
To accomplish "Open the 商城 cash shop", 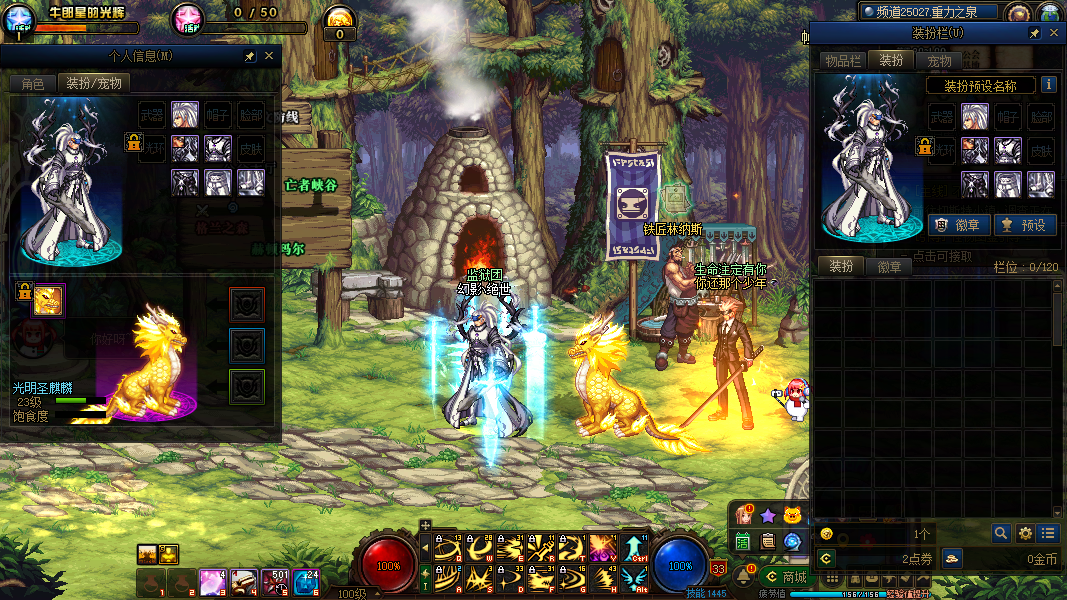I will pos(784,577).
